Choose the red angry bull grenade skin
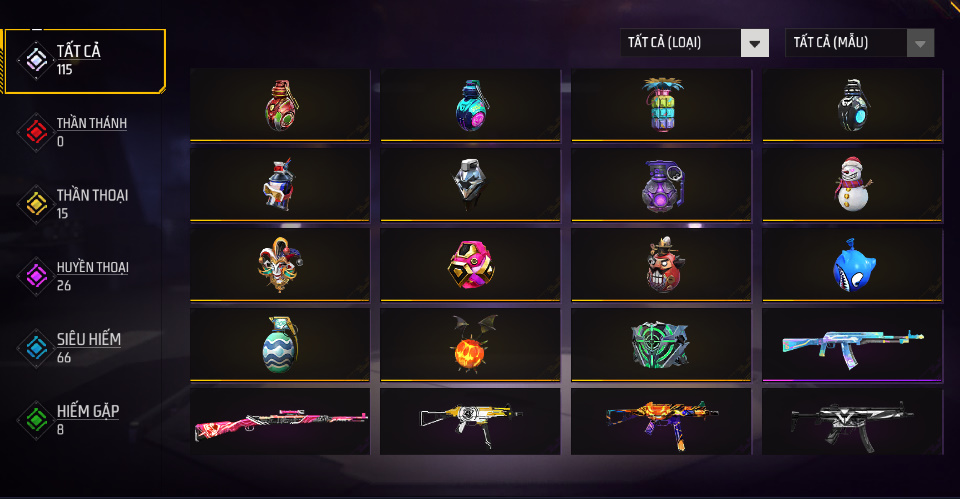The height and width of the screenshot is (499, 960). [x=661, y=265]
